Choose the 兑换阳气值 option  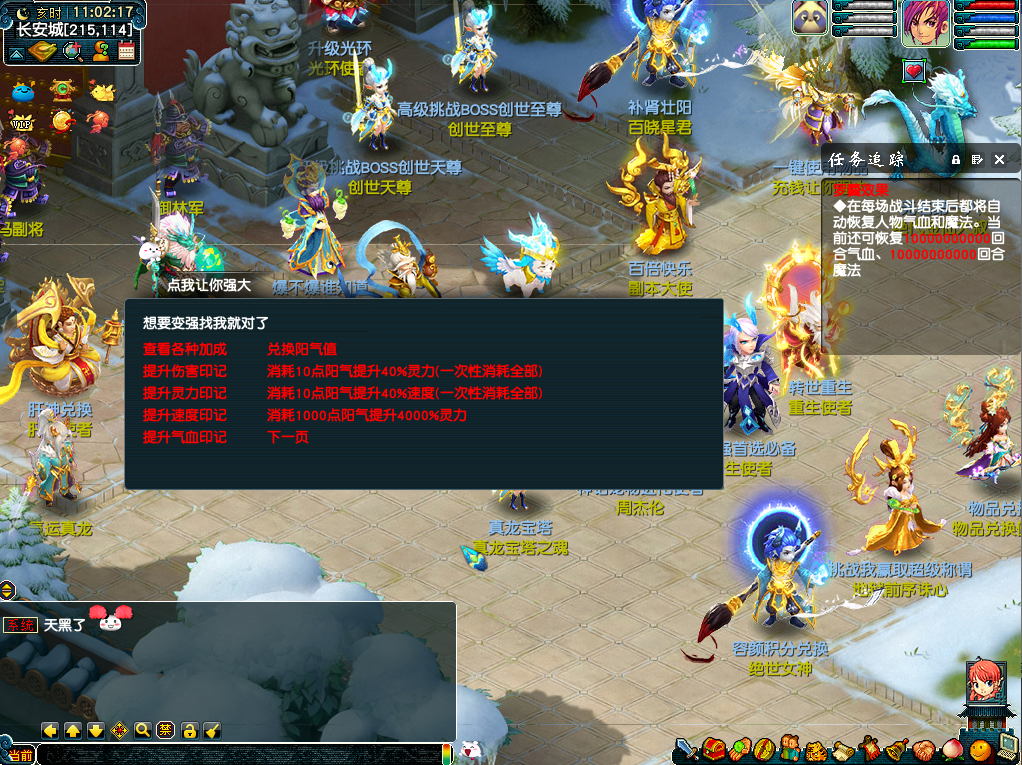tap(302, 349)
